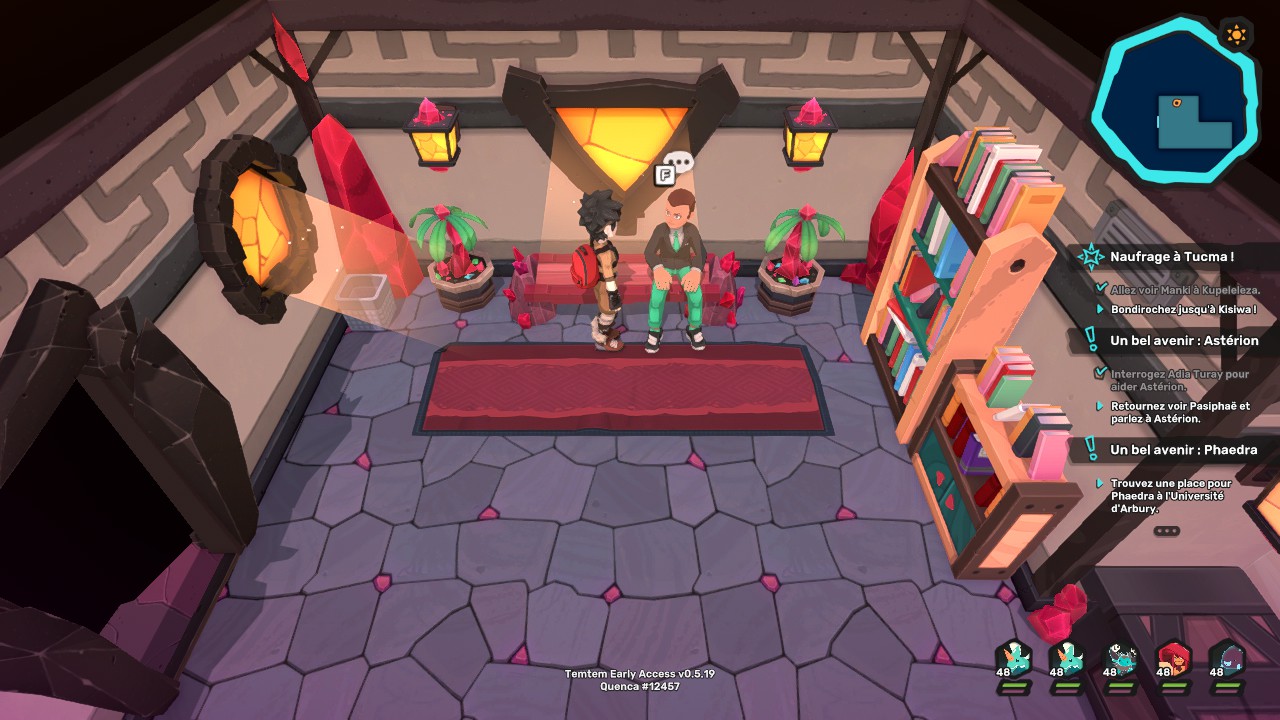Select the 'Un bel avenir : Astérion' quest
Viewport: 1280px width, 720px height.
click(1184, 340)
